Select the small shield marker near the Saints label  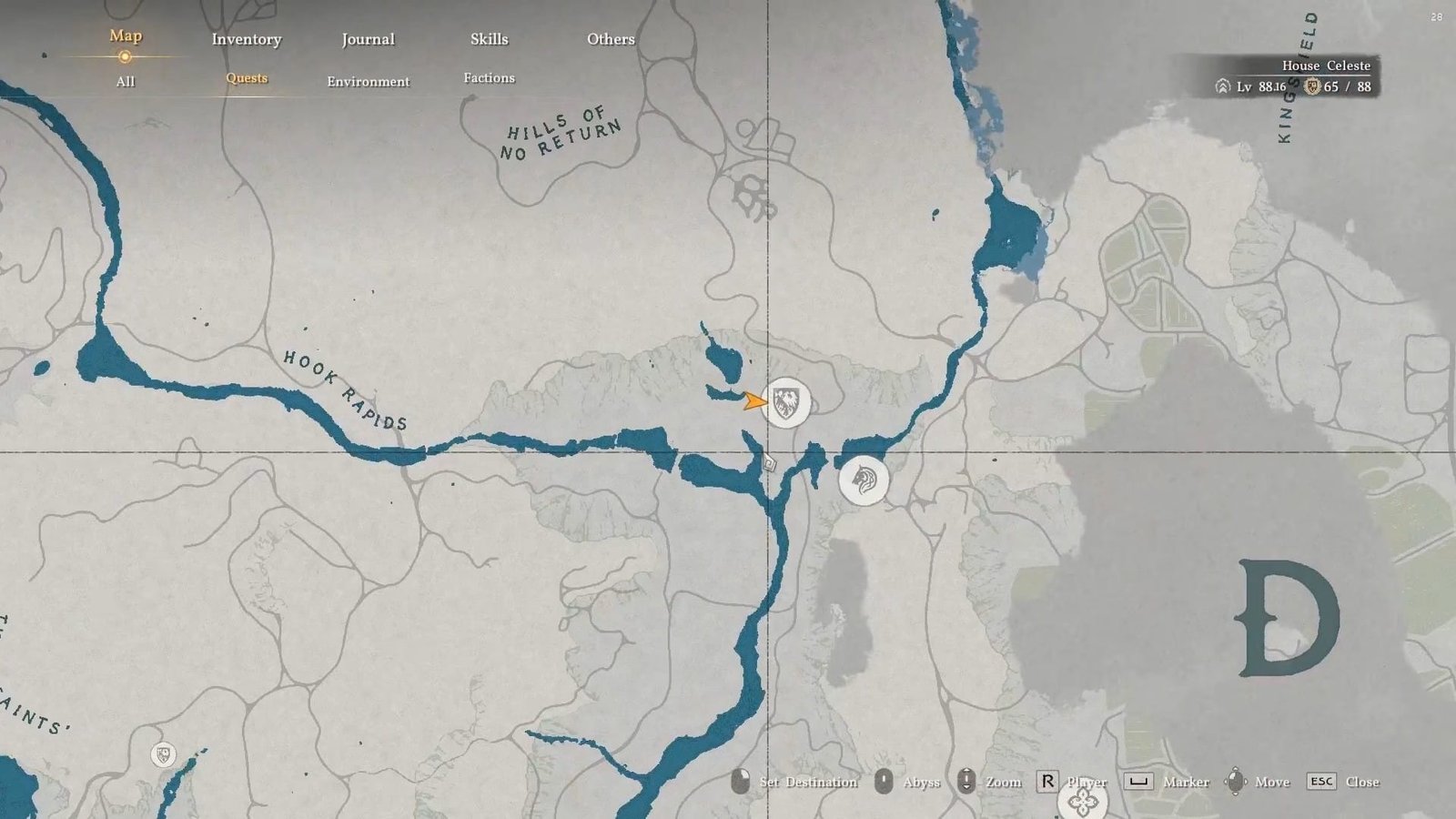coord(163,754)
